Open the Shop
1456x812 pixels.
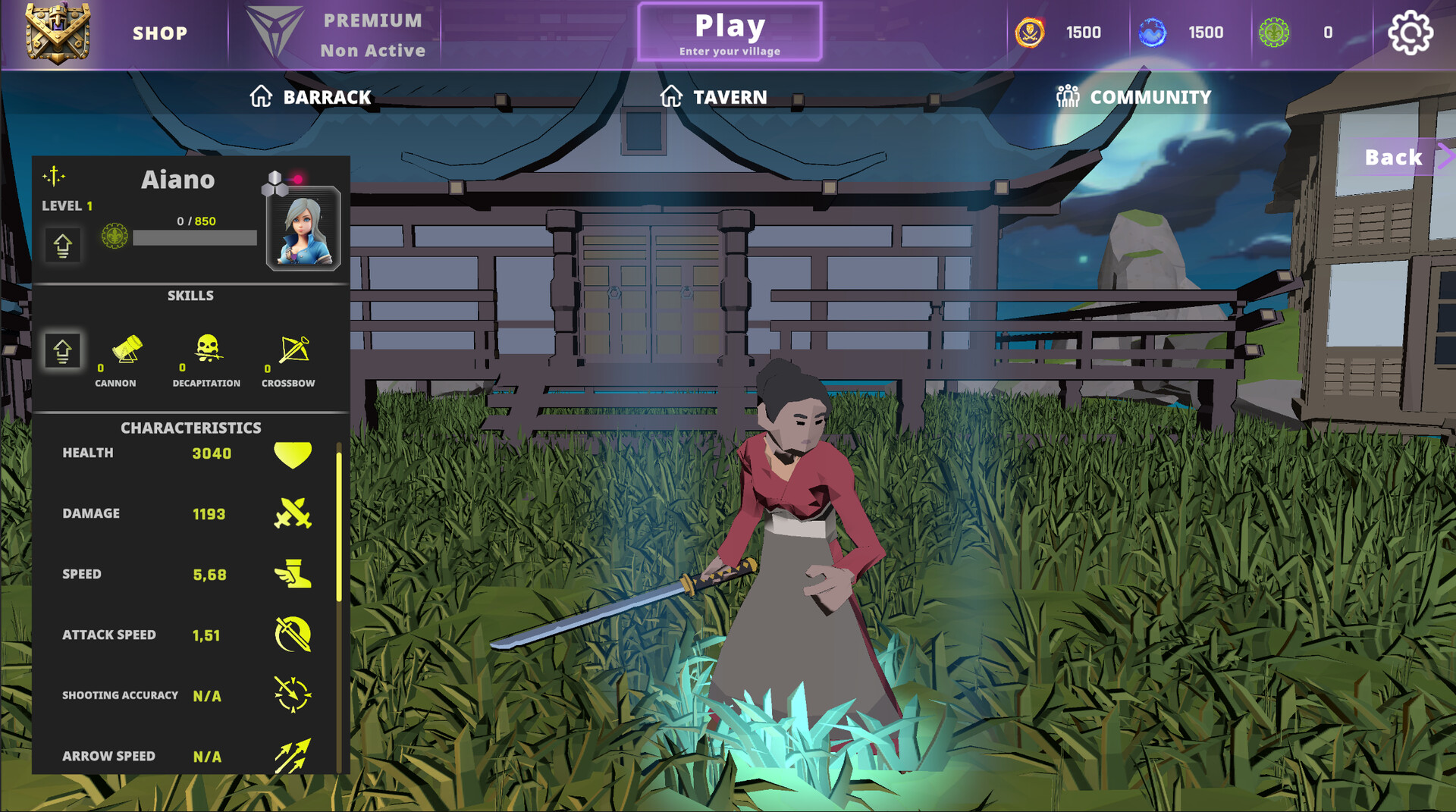tap(160, 33)
